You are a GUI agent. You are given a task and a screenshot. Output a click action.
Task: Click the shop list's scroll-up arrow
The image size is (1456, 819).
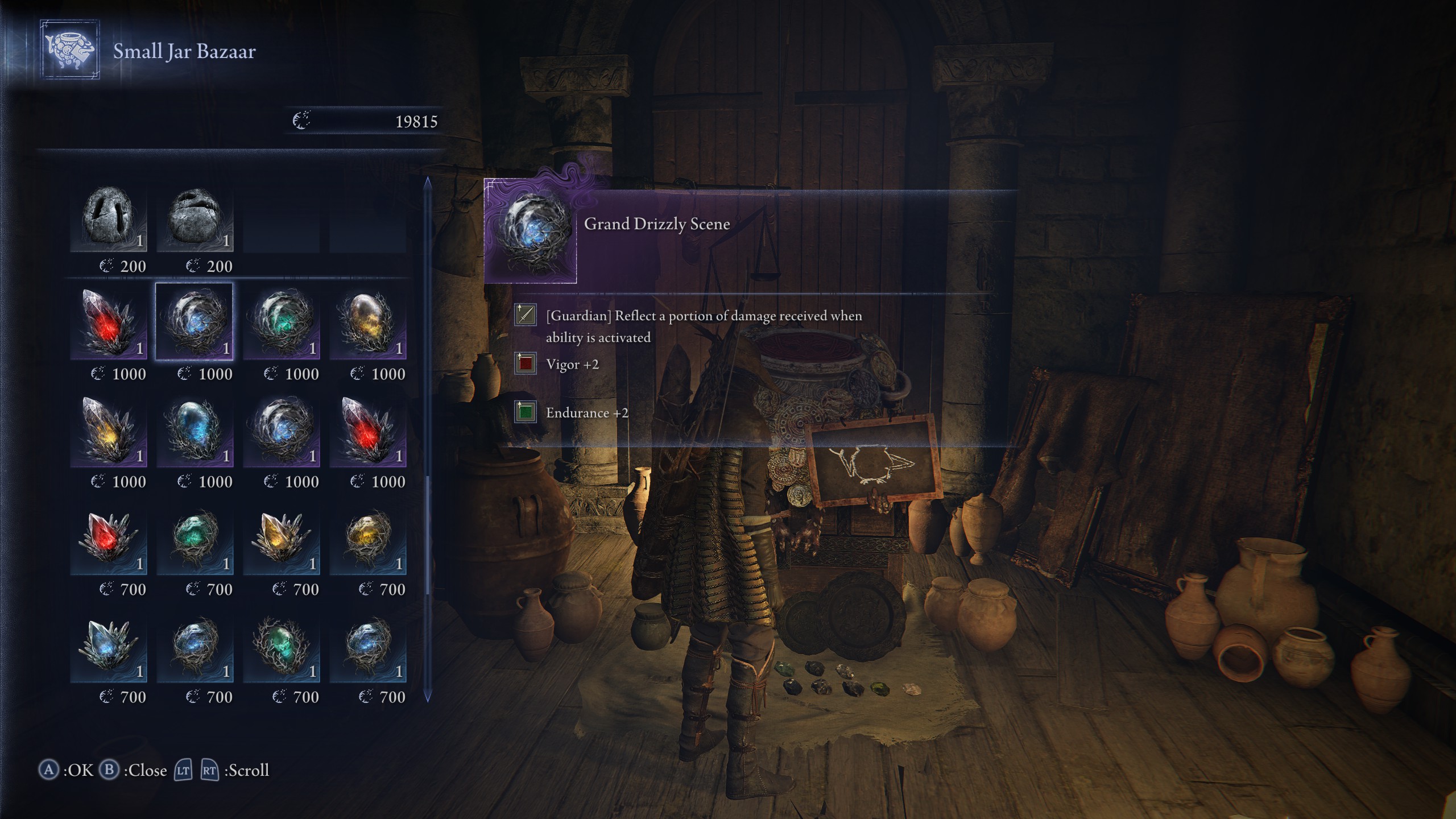click(428, 183)
